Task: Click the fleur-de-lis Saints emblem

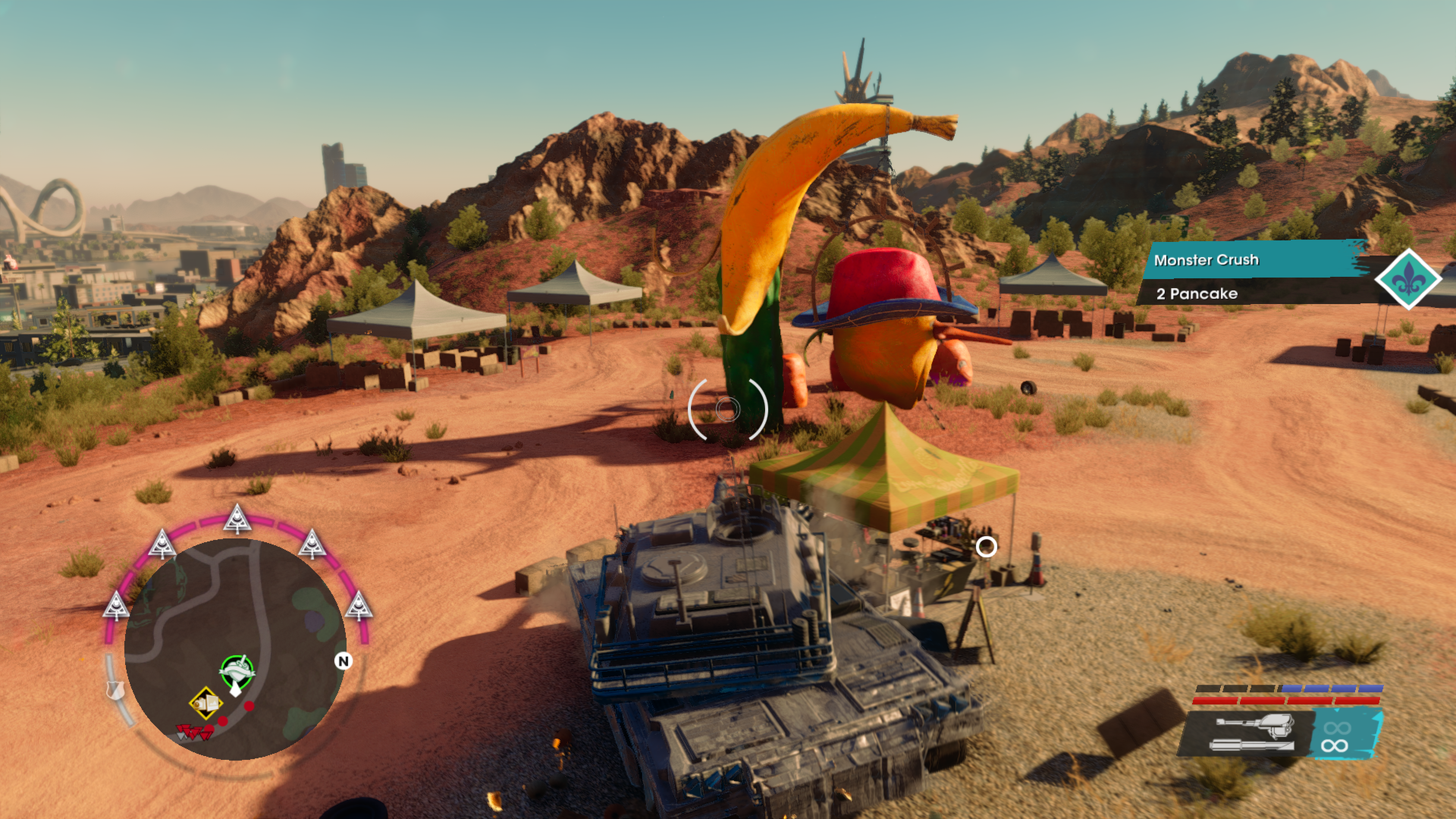Action: click(x=1407, y=279)
